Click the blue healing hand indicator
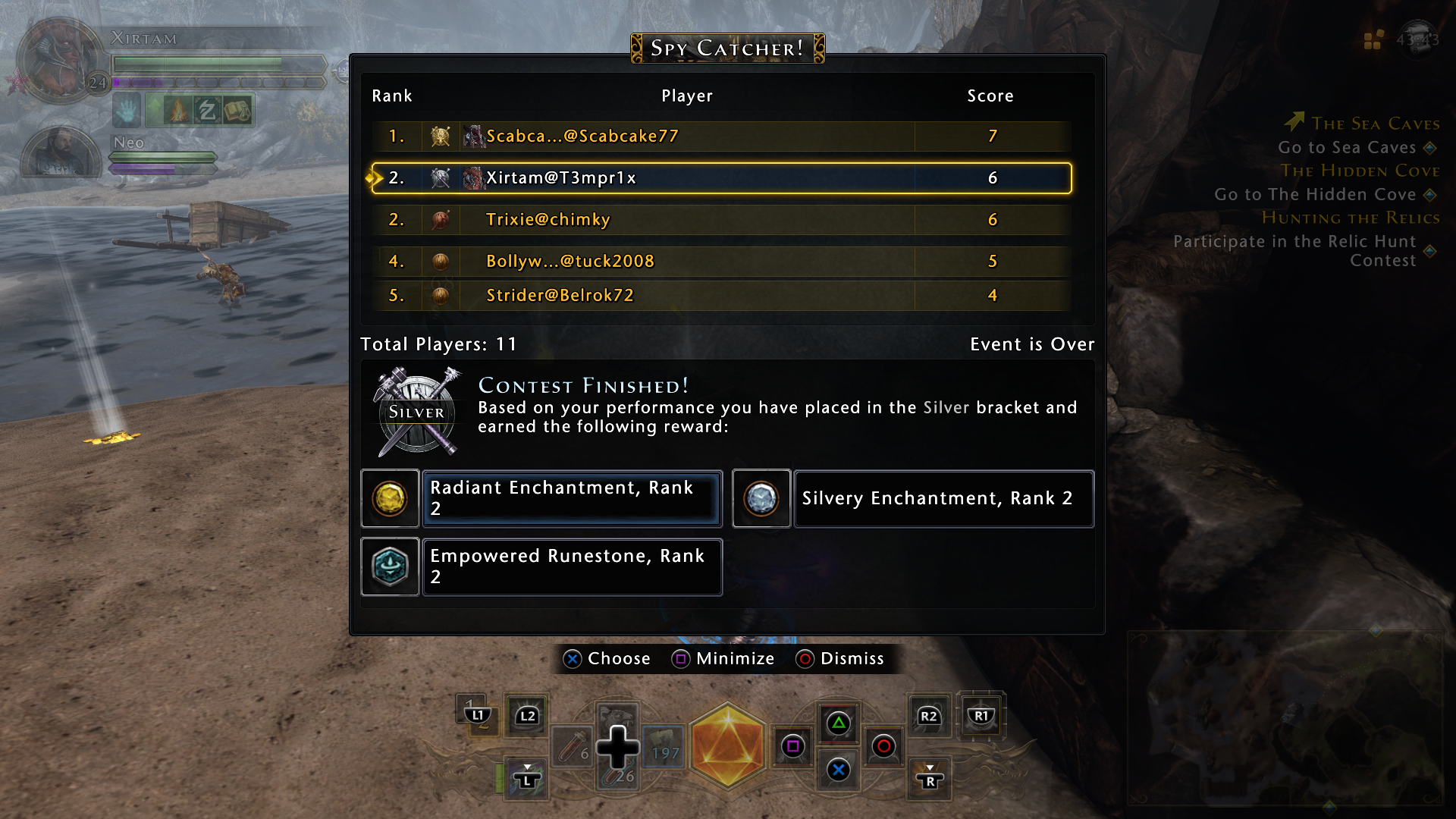Viewport: 1456px width, 819px height. pyautogui.click(x=126, y=111)
